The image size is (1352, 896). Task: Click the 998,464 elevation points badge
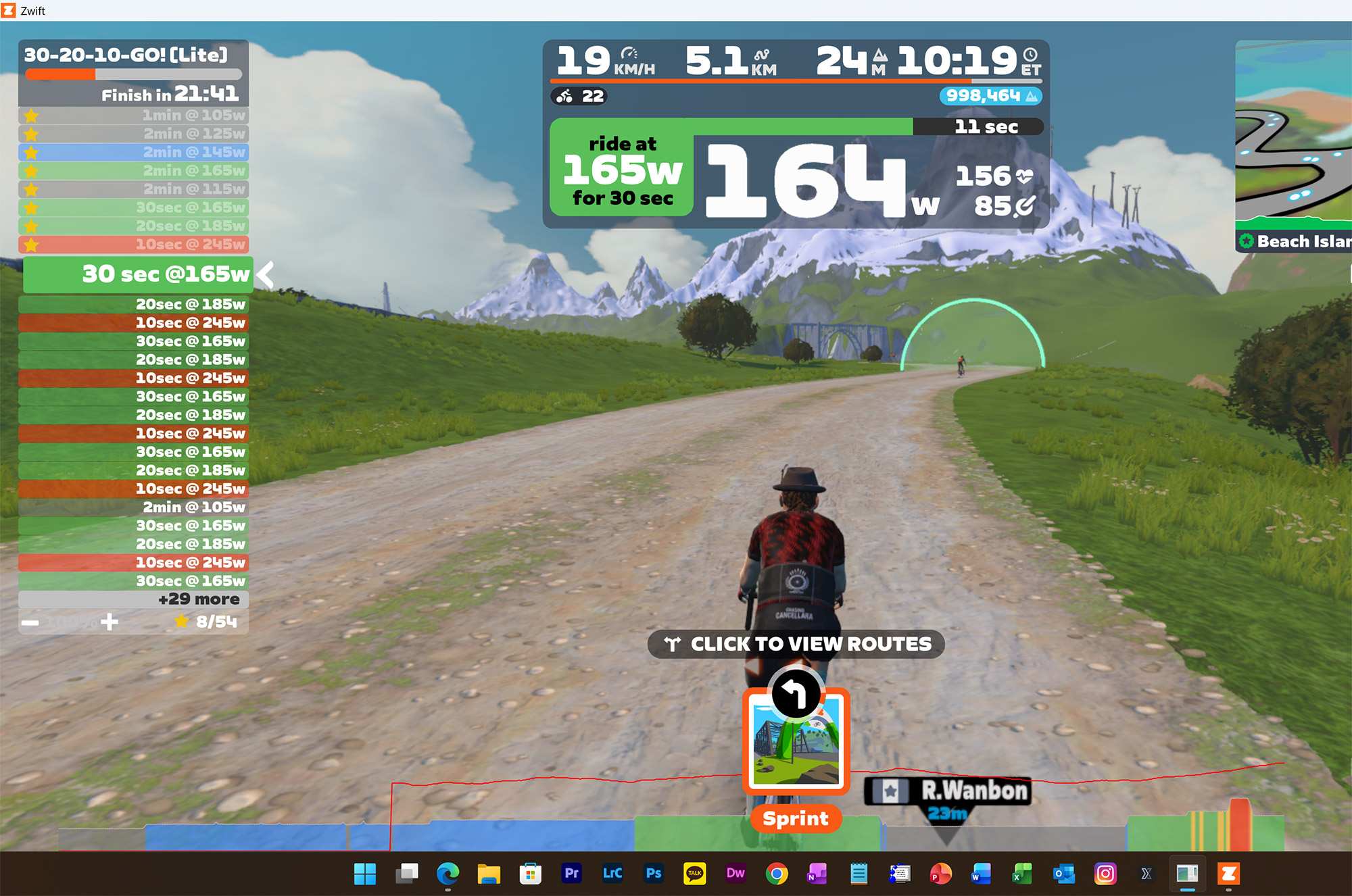990,96
